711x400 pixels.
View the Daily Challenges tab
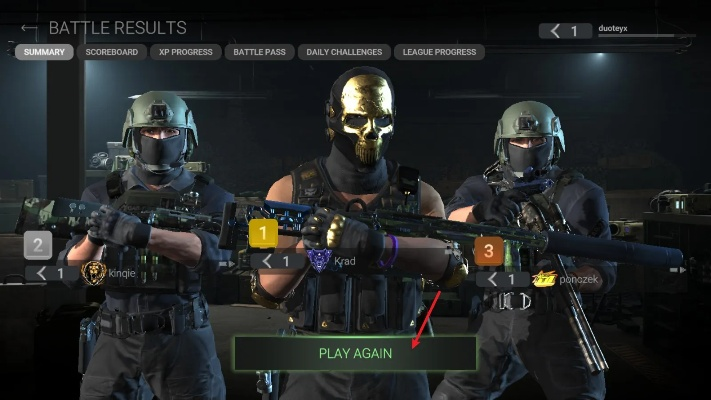344,52
